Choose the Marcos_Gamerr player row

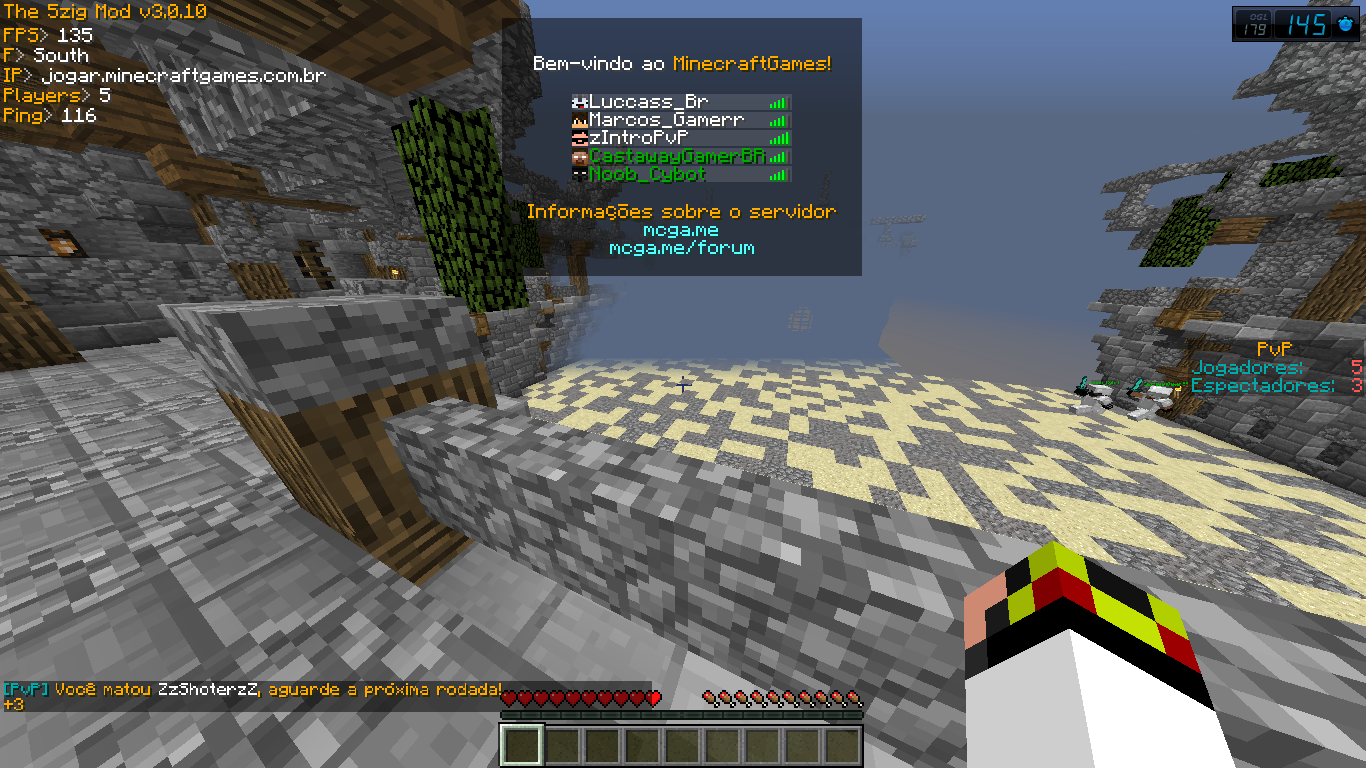coord(666,120)
